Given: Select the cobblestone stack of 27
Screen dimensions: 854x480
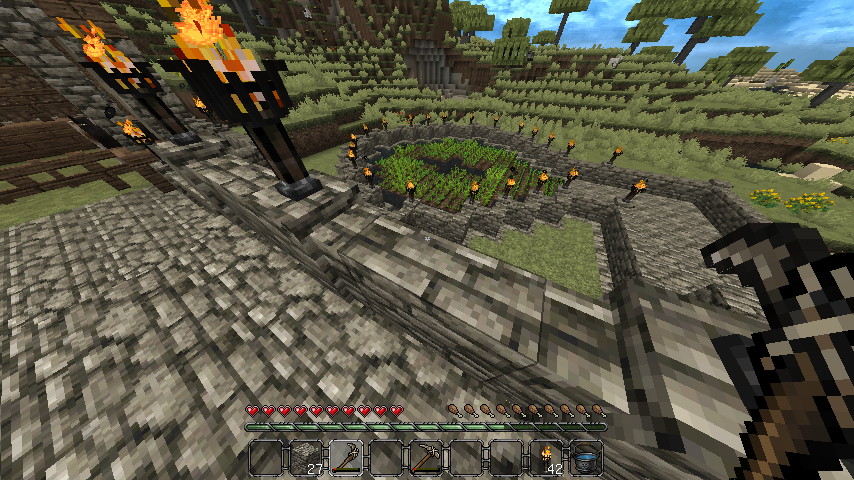Looking at the screenshot, I should tap(306, 459).
